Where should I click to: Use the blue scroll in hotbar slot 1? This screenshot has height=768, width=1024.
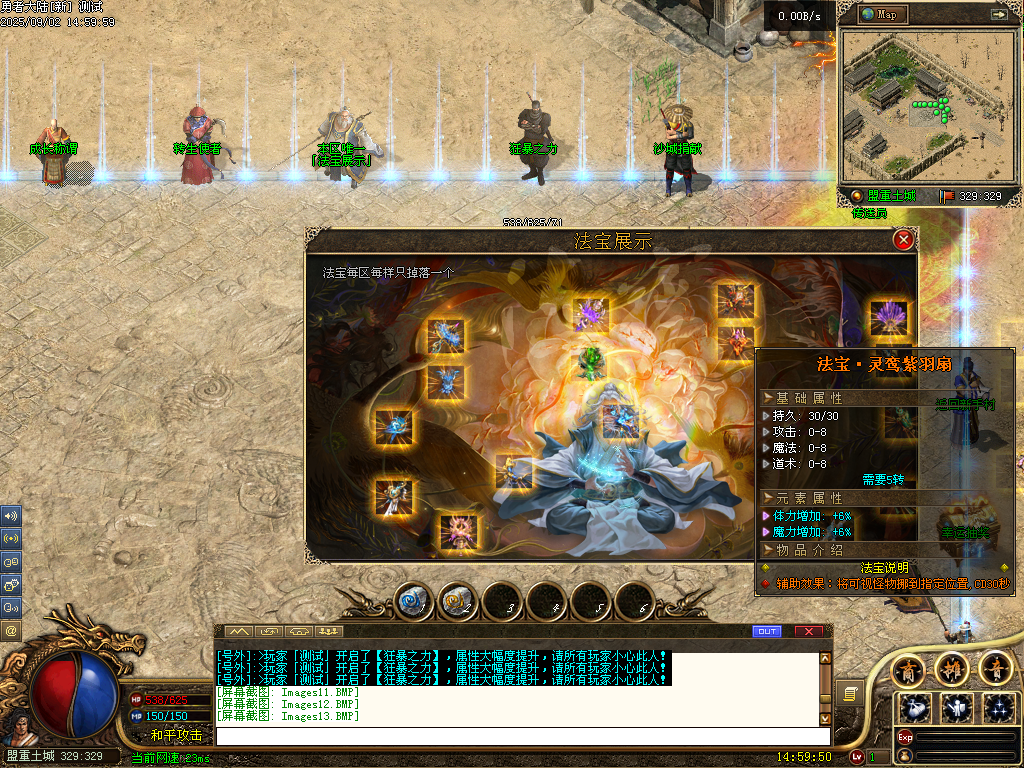click(x=411, y=602)
